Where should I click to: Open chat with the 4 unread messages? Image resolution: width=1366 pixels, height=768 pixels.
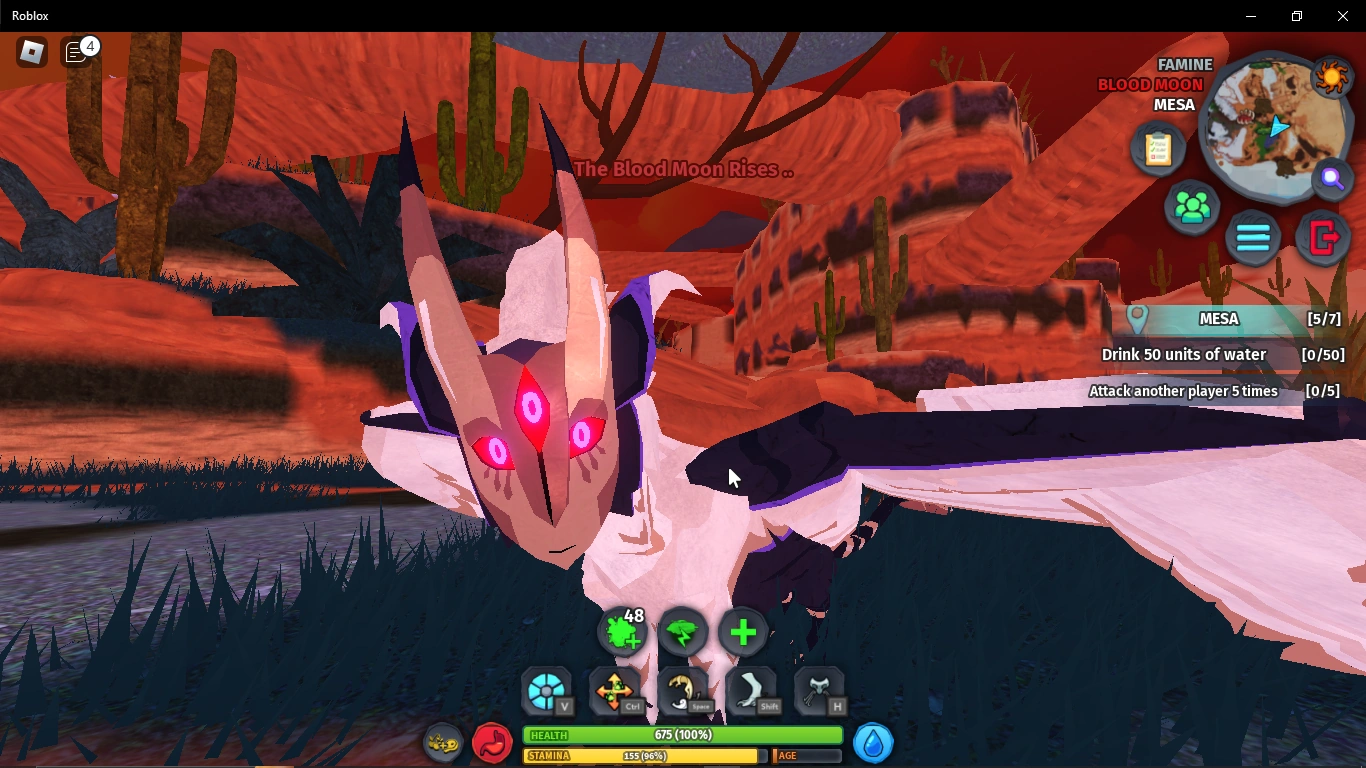78,53
